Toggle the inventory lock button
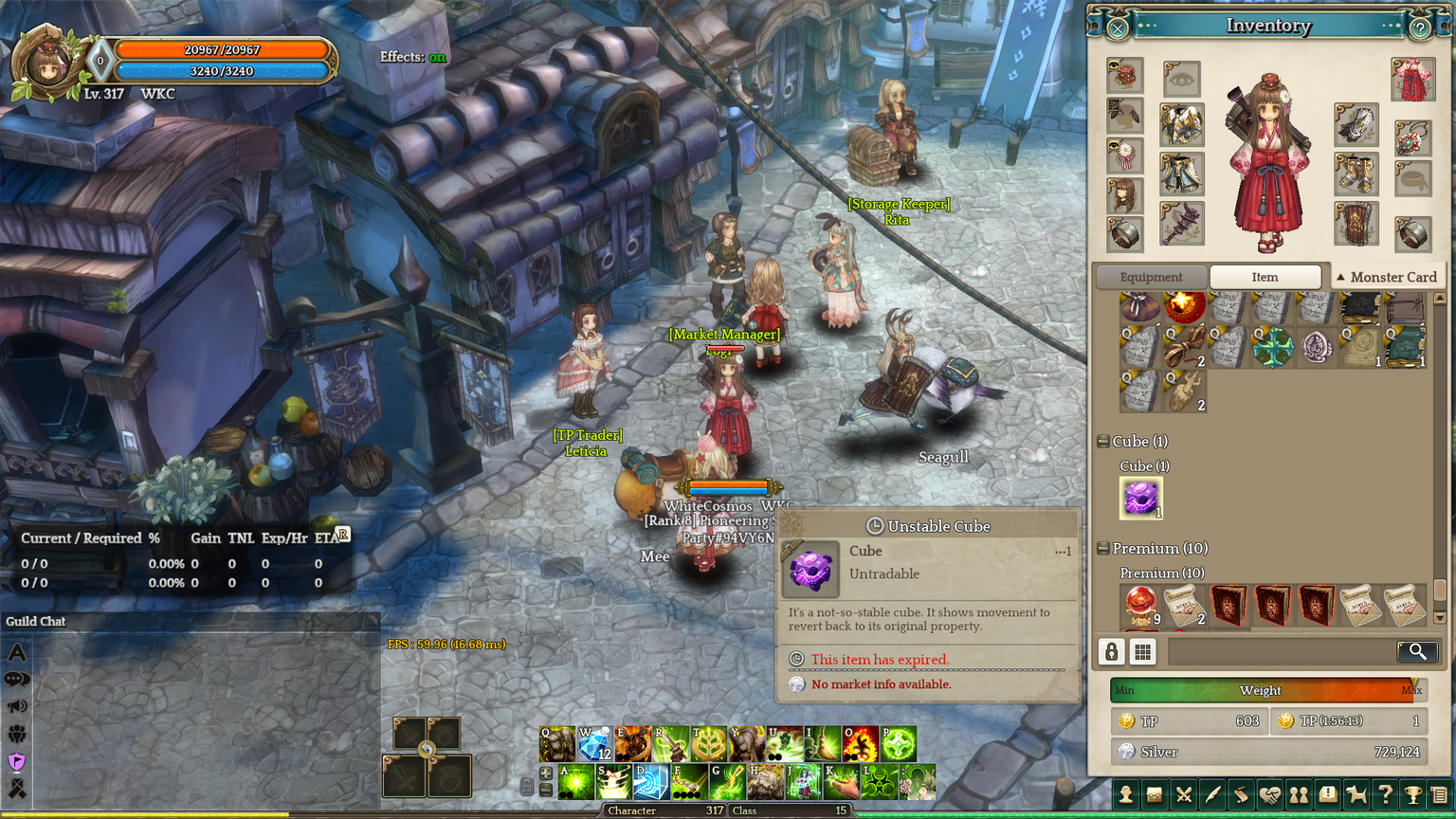The image size is (1456, 819). tap(1112, 651)
